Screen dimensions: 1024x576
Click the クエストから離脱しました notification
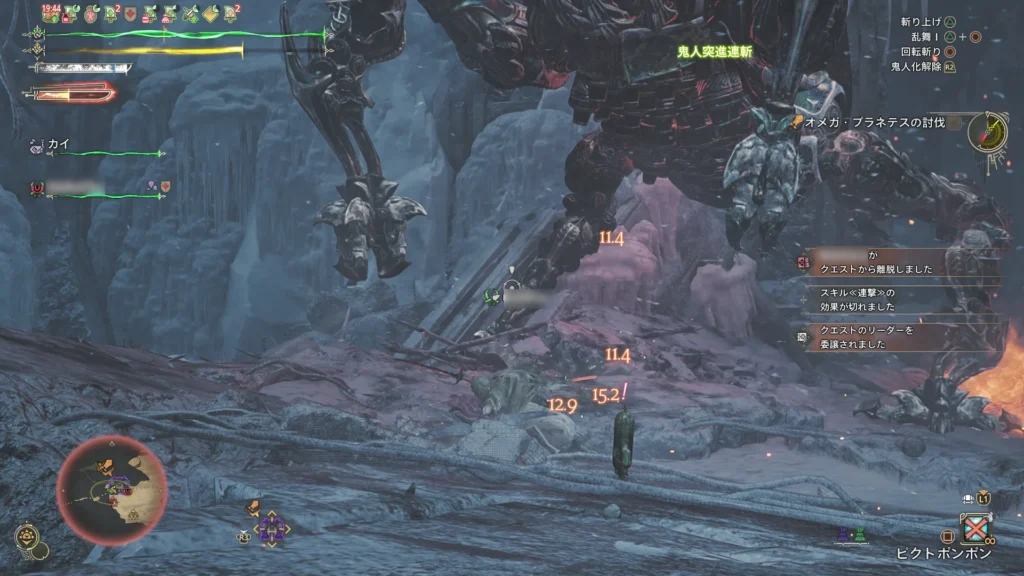(902, 262)
